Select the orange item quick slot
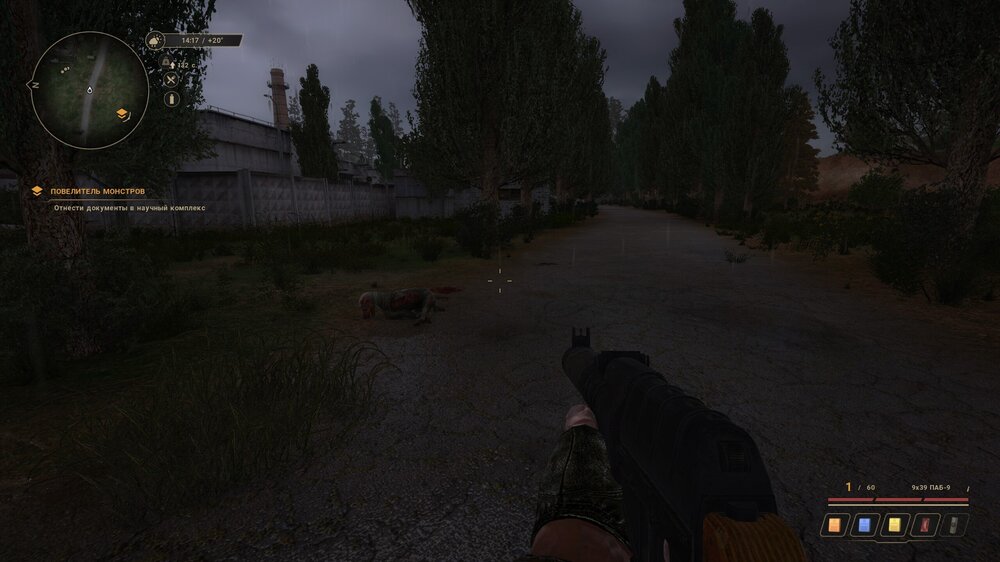The height and width of the screenshot is (562, 1000). point(834,524)
